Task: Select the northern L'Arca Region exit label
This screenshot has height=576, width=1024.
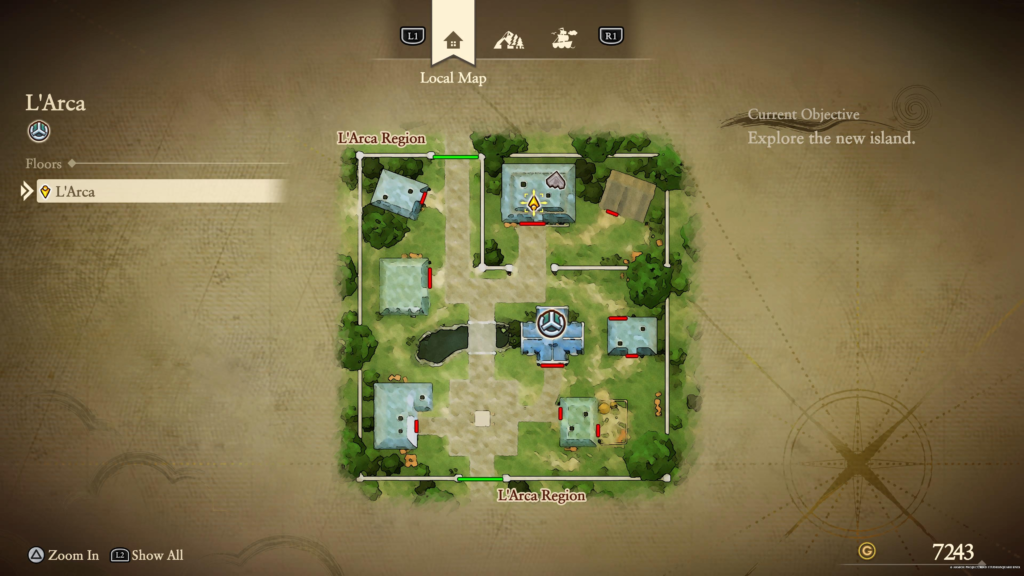Action: coord(381,138)
